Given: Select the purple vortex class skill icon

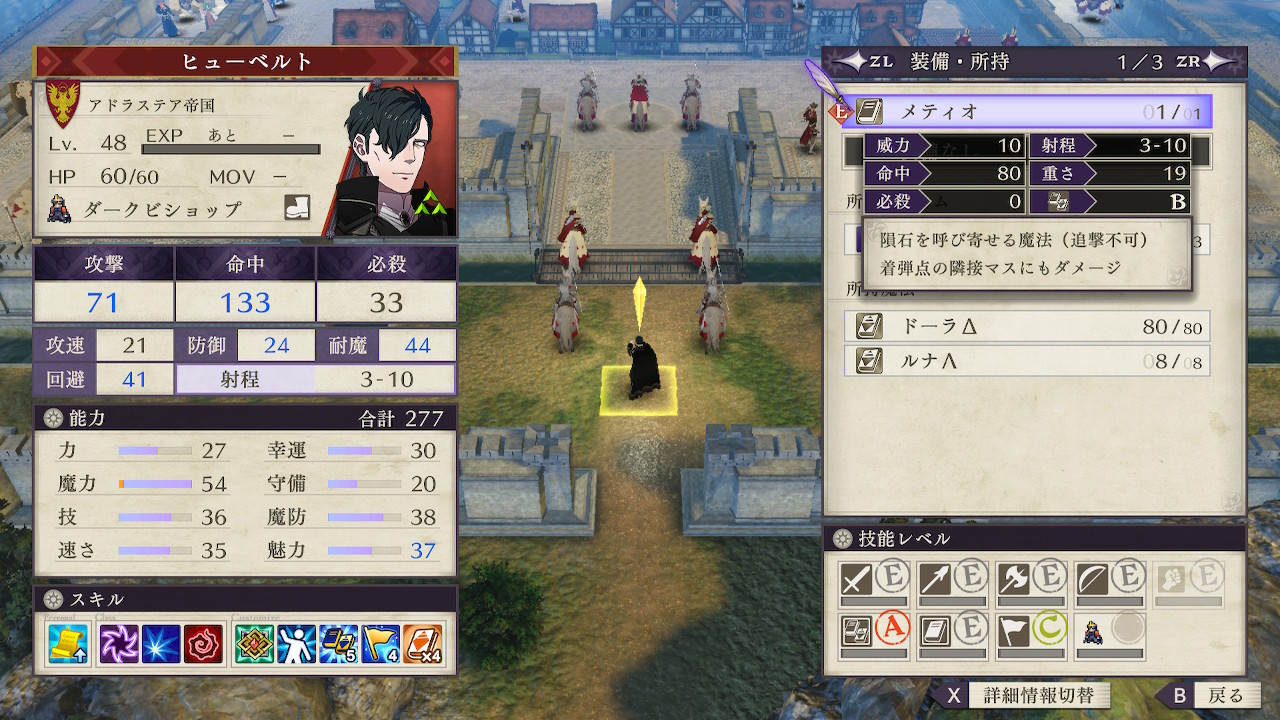Looking at the screenshot, I should pos(122,644).
